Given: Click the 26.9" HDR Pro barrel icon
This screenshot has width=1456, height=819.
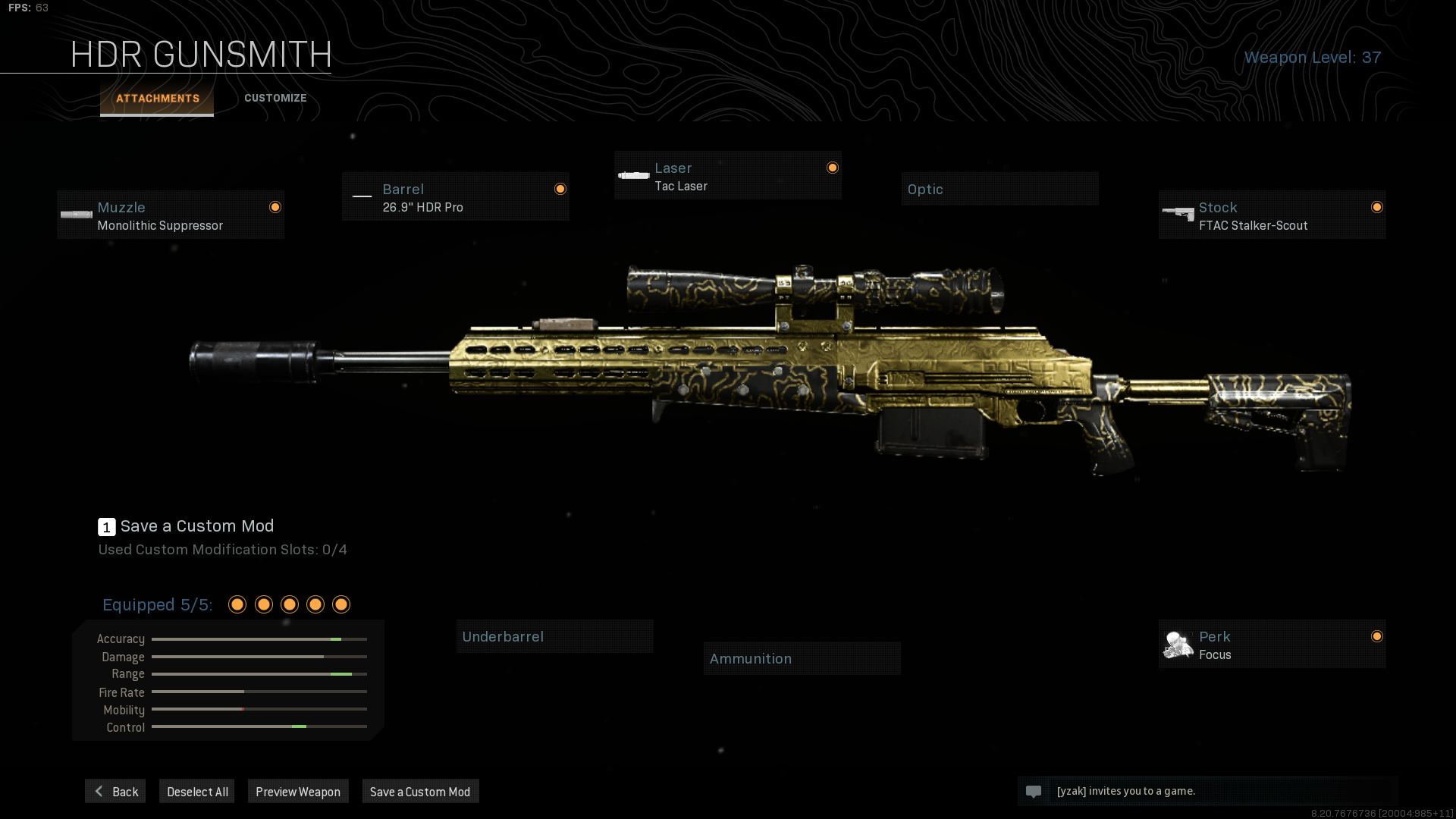Looking at the screenshot, I should pos(362,196).
